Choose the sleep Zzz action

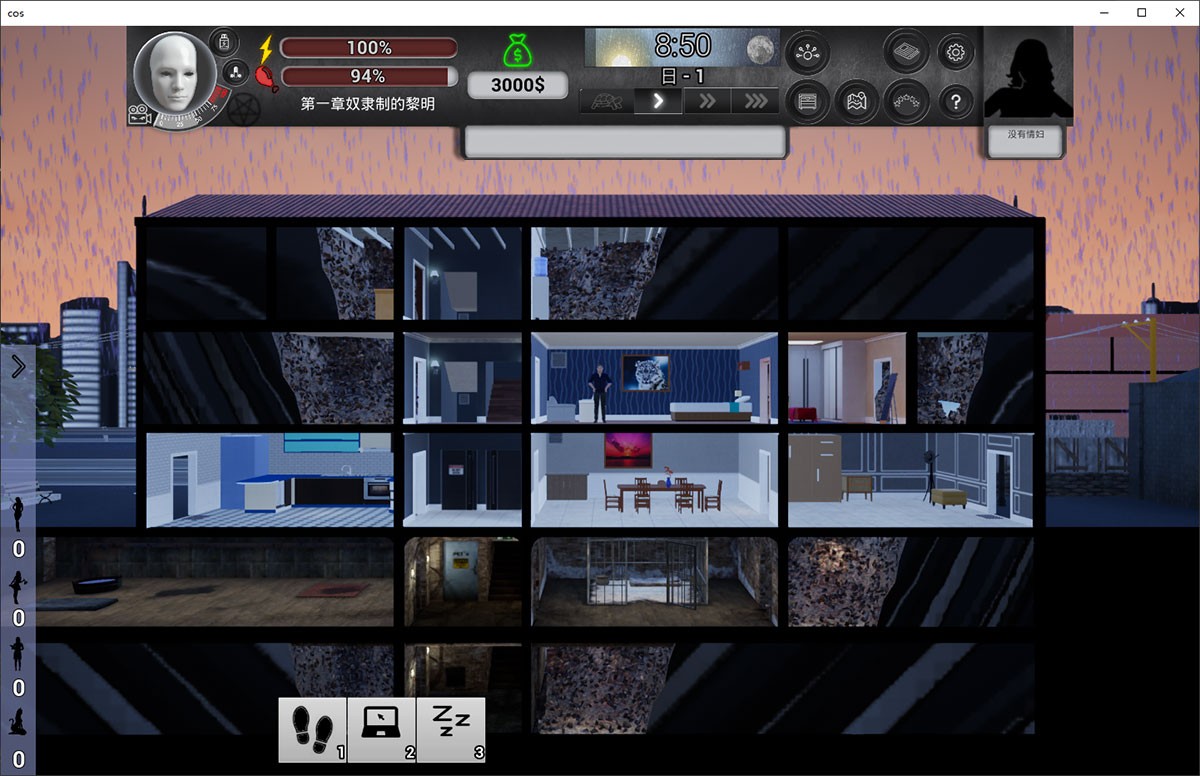click(450, 729)
